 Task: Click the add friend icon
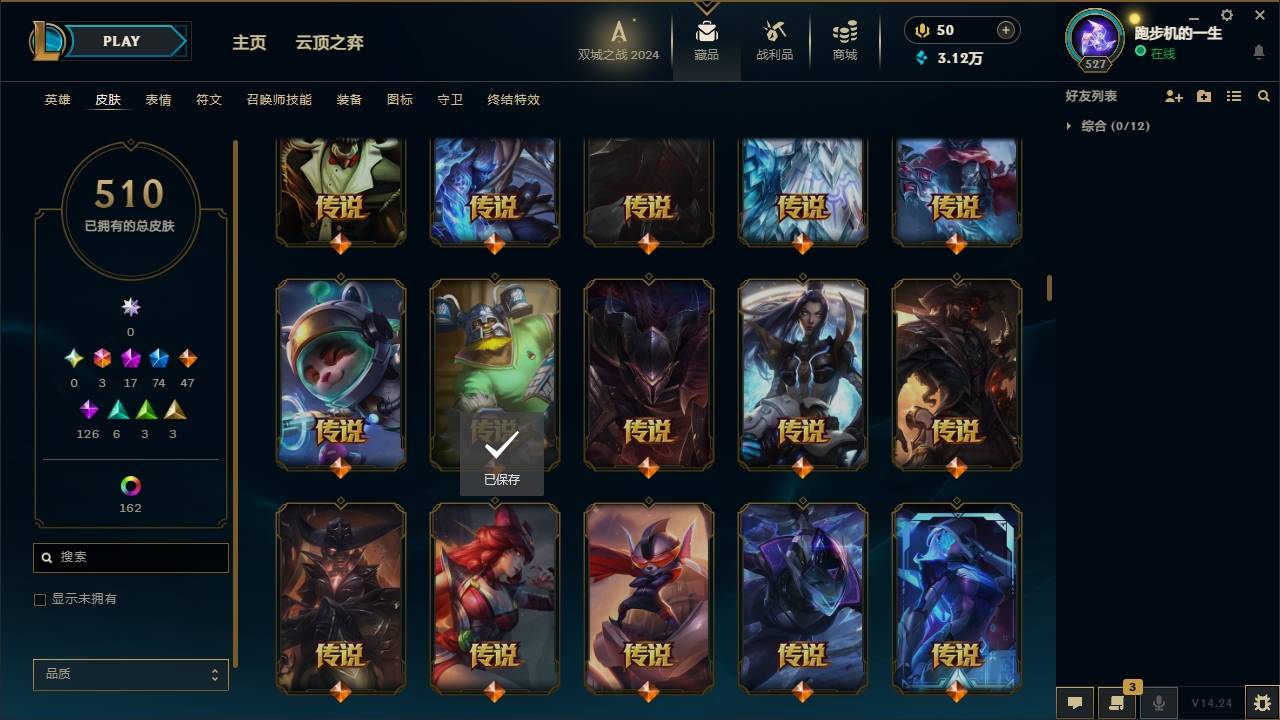click(x=1174, y=96)
